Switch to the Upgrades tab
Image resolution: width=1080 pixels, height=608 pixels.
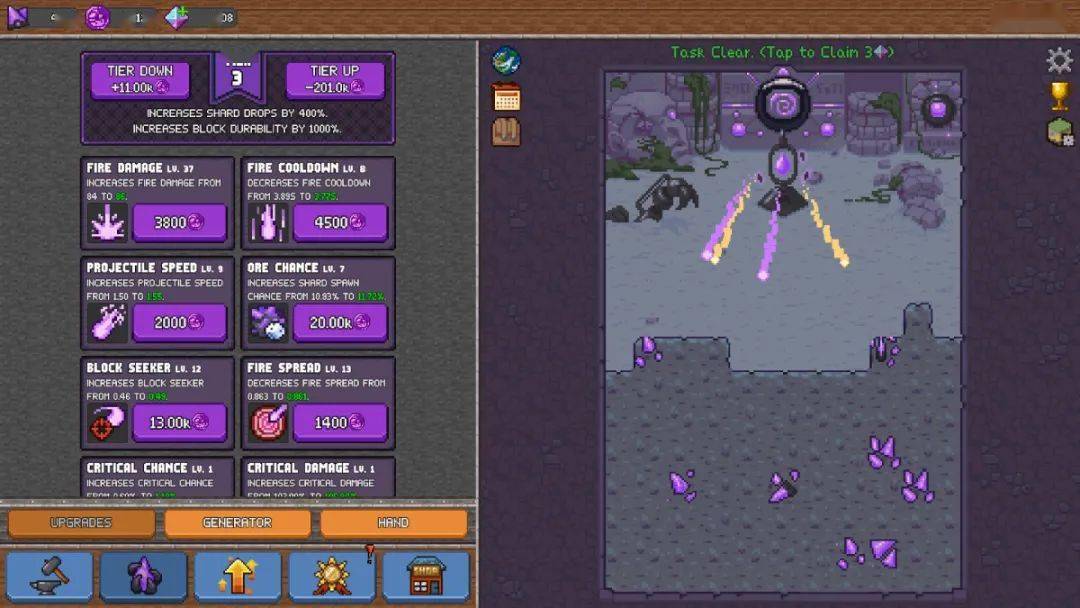pos(81,522)
